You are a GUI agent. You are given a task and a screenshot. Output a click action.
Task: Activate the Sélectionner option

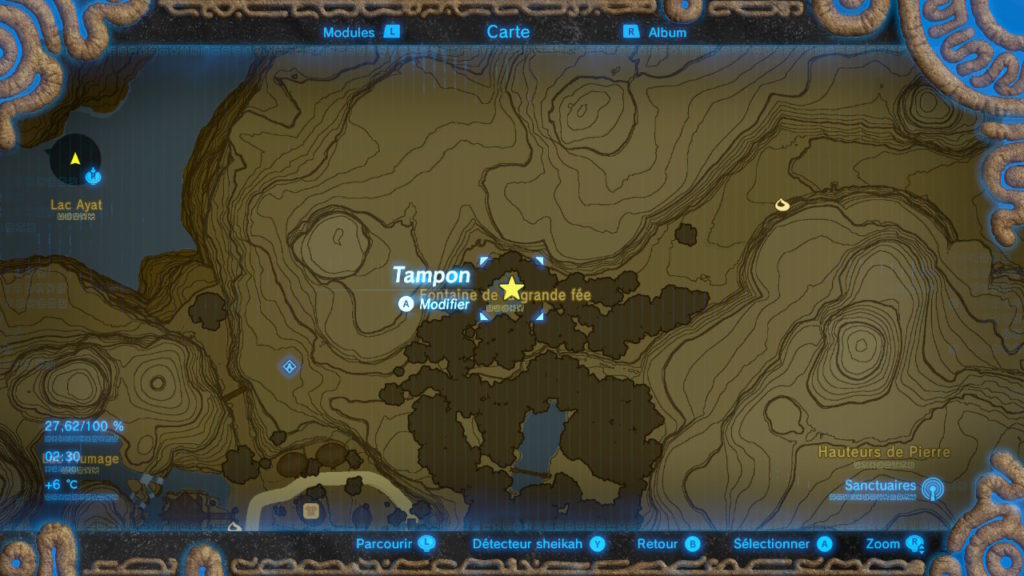tap(782, 544)
